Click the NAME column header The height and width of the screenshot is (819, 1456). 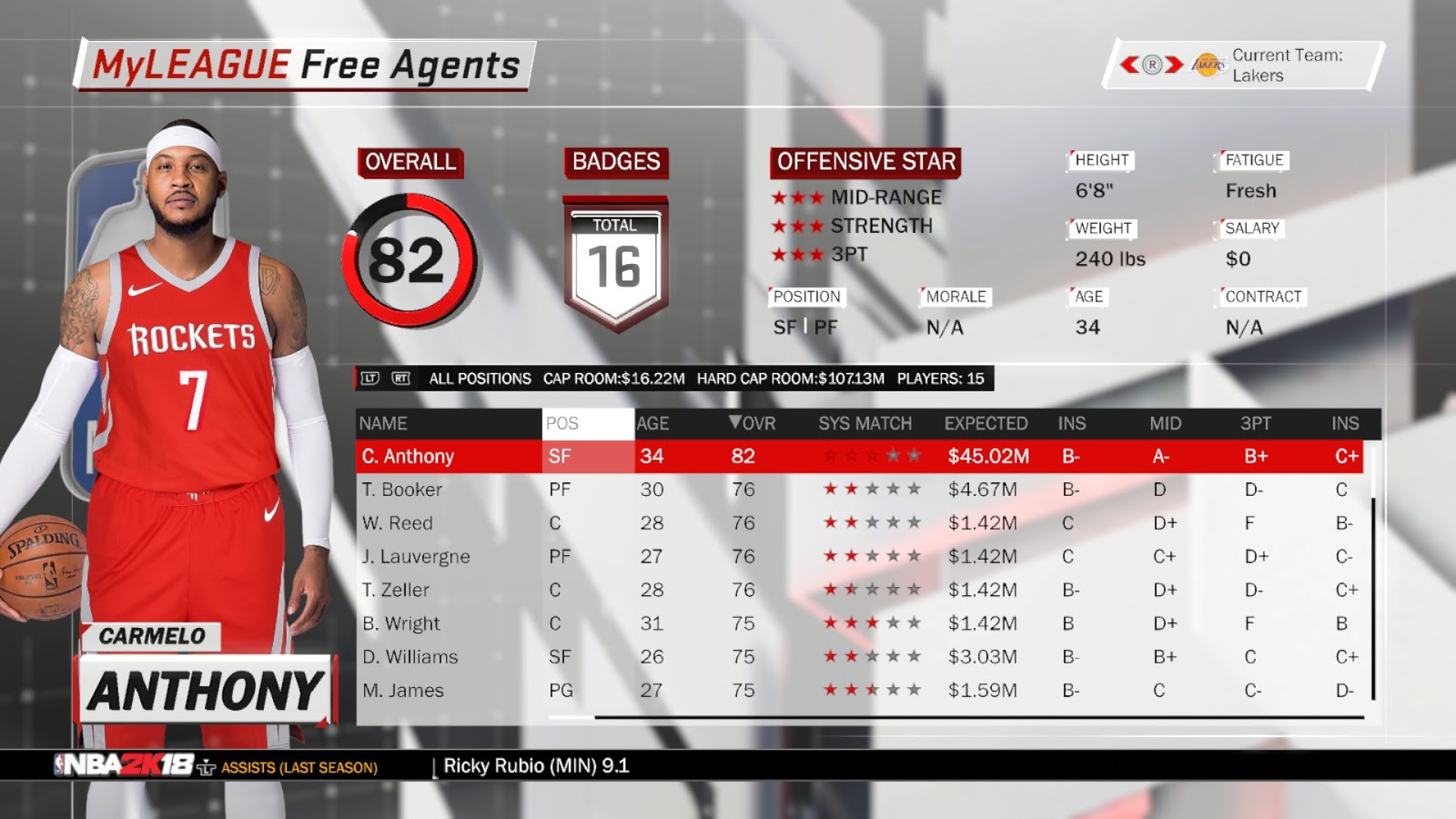click(383, 423)
